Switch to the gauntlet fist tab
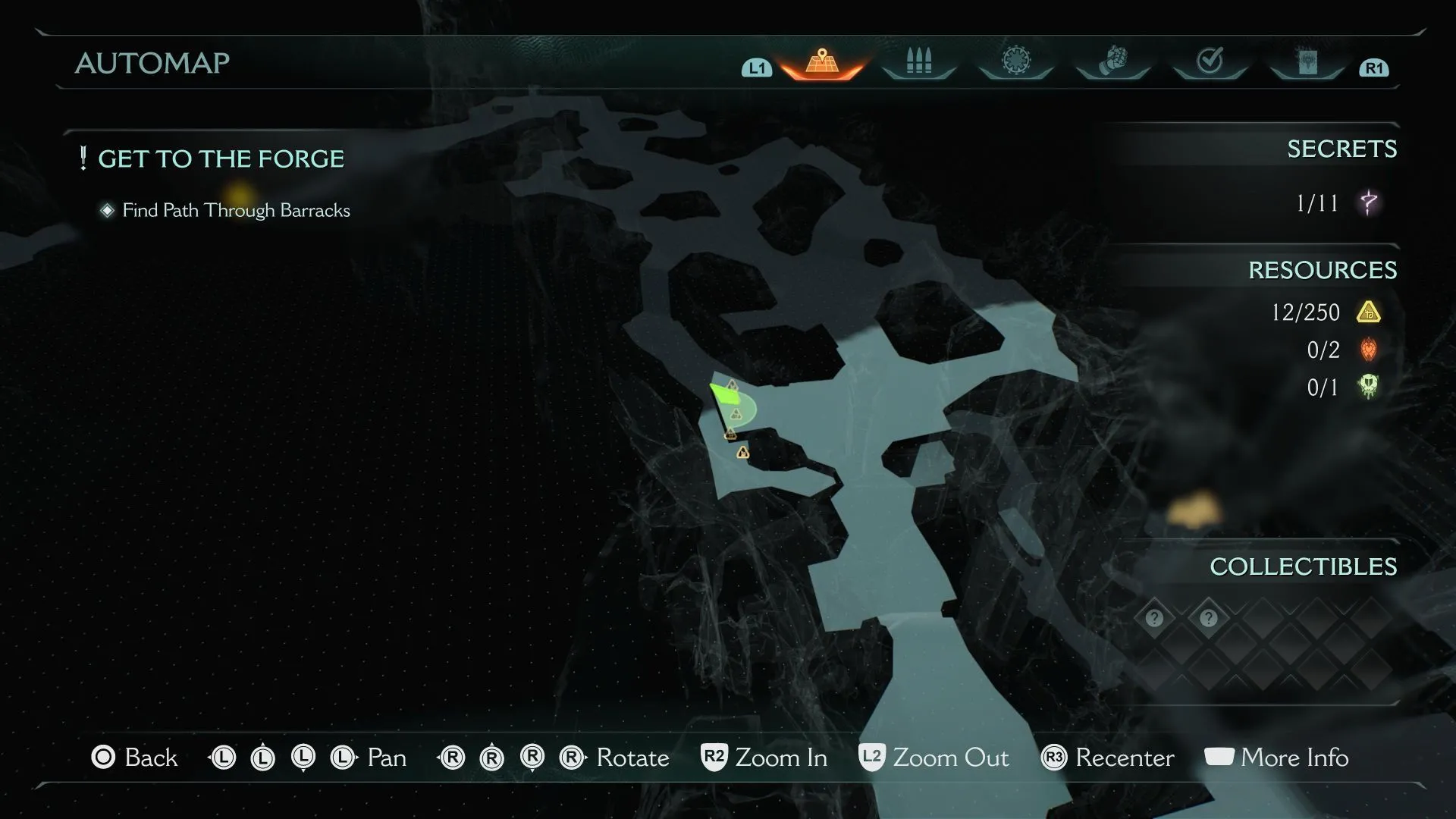This screenshot has height=819, width=1456. coord(1112,61)
